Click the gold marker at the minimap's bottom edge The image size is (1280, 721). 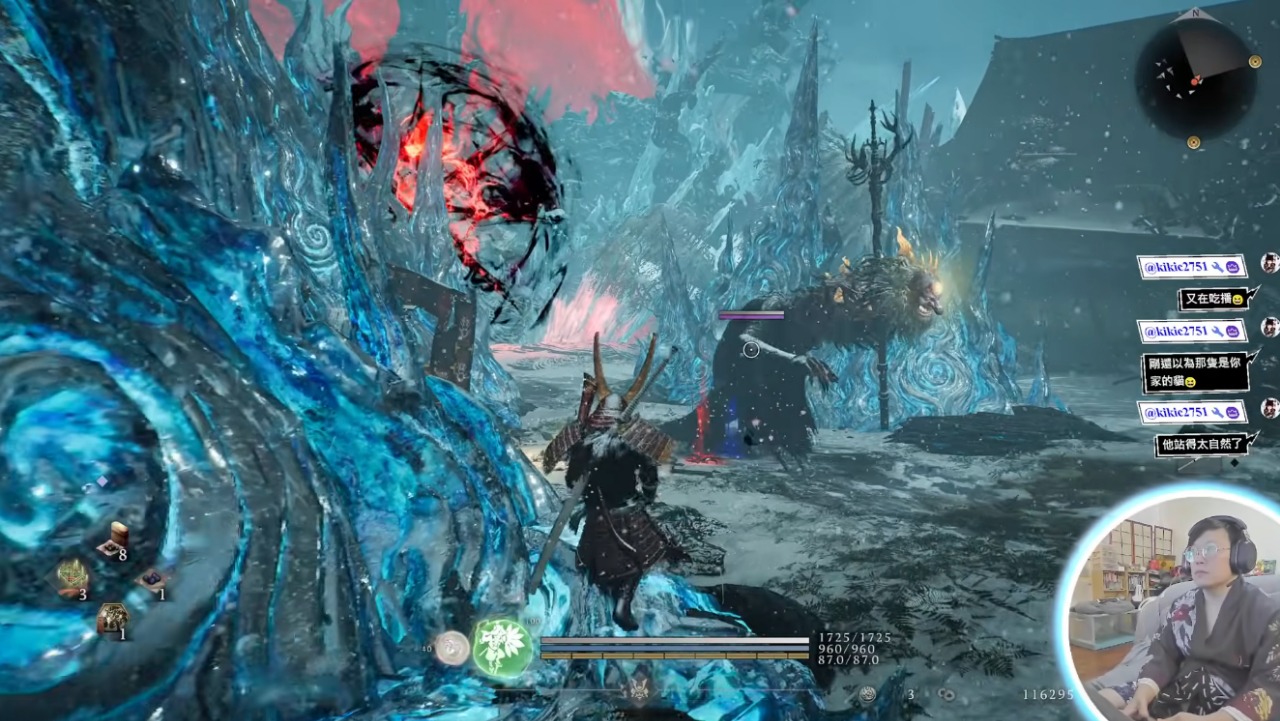click(x=1194, y=143)
